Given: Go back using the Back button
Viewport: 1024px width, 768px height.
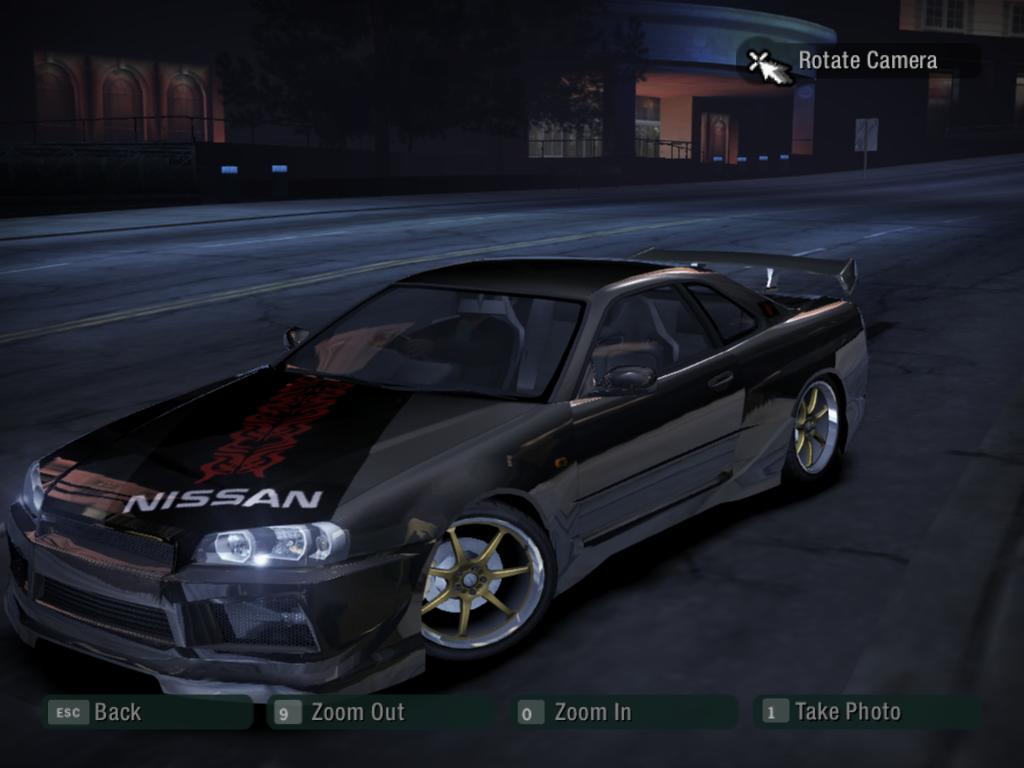Looking at the screenshot, I should [146, 712].
